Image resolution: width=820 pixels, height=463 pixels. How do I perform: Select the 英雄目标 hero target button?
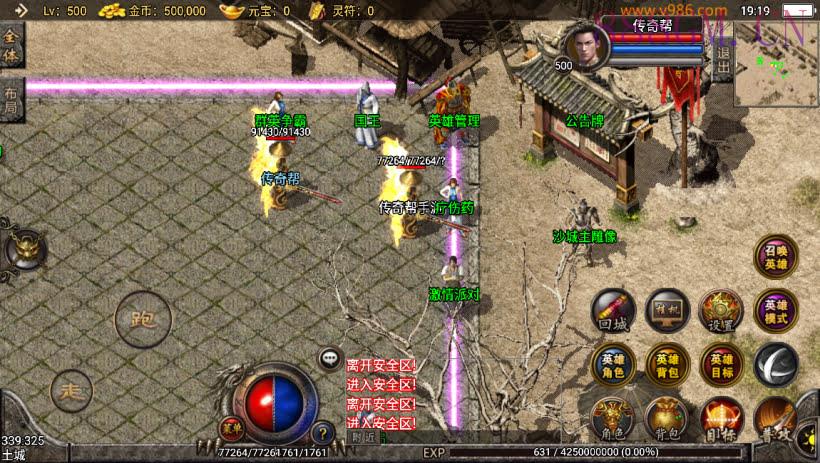pyautogui.click(x=720, y=365)
